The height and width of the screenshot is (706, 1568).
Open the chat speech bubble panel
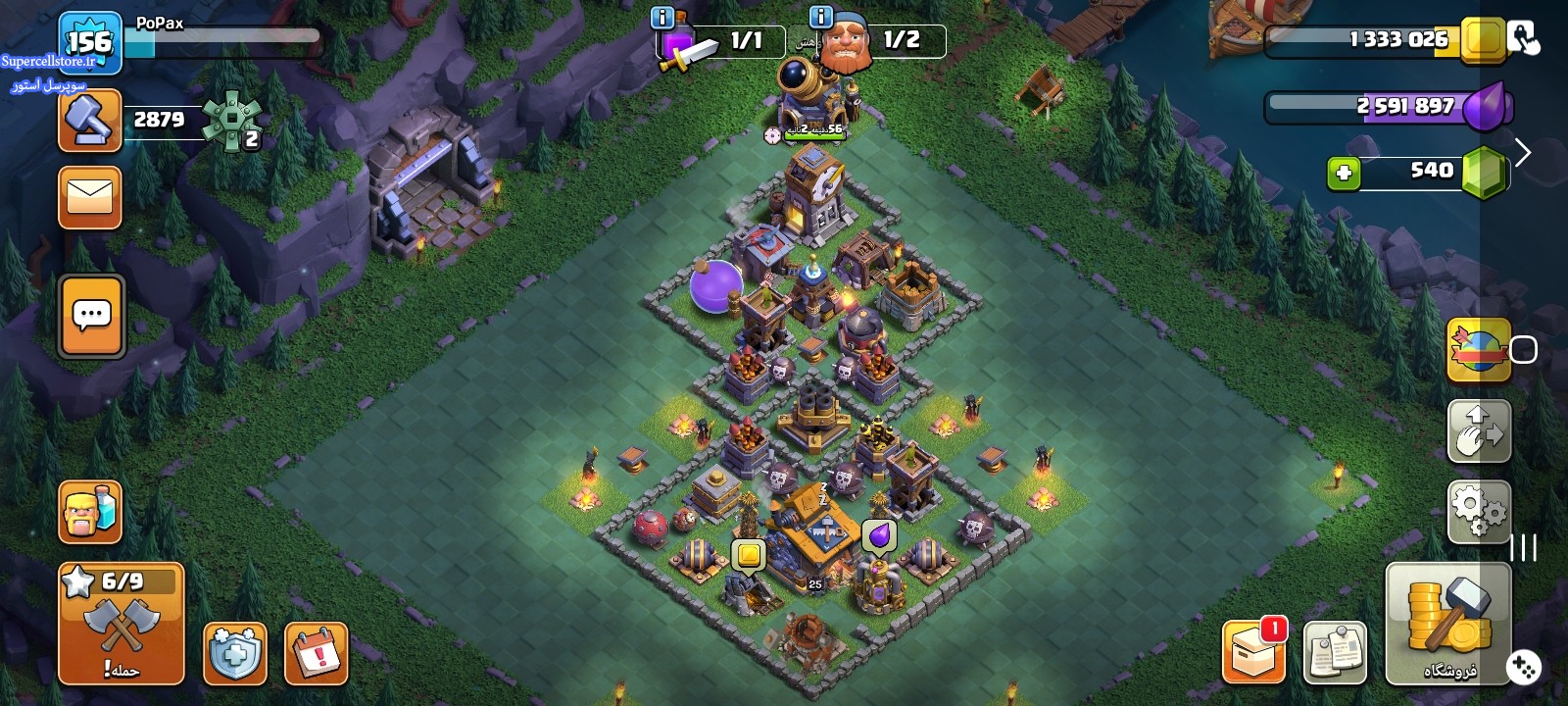(92, 316)
